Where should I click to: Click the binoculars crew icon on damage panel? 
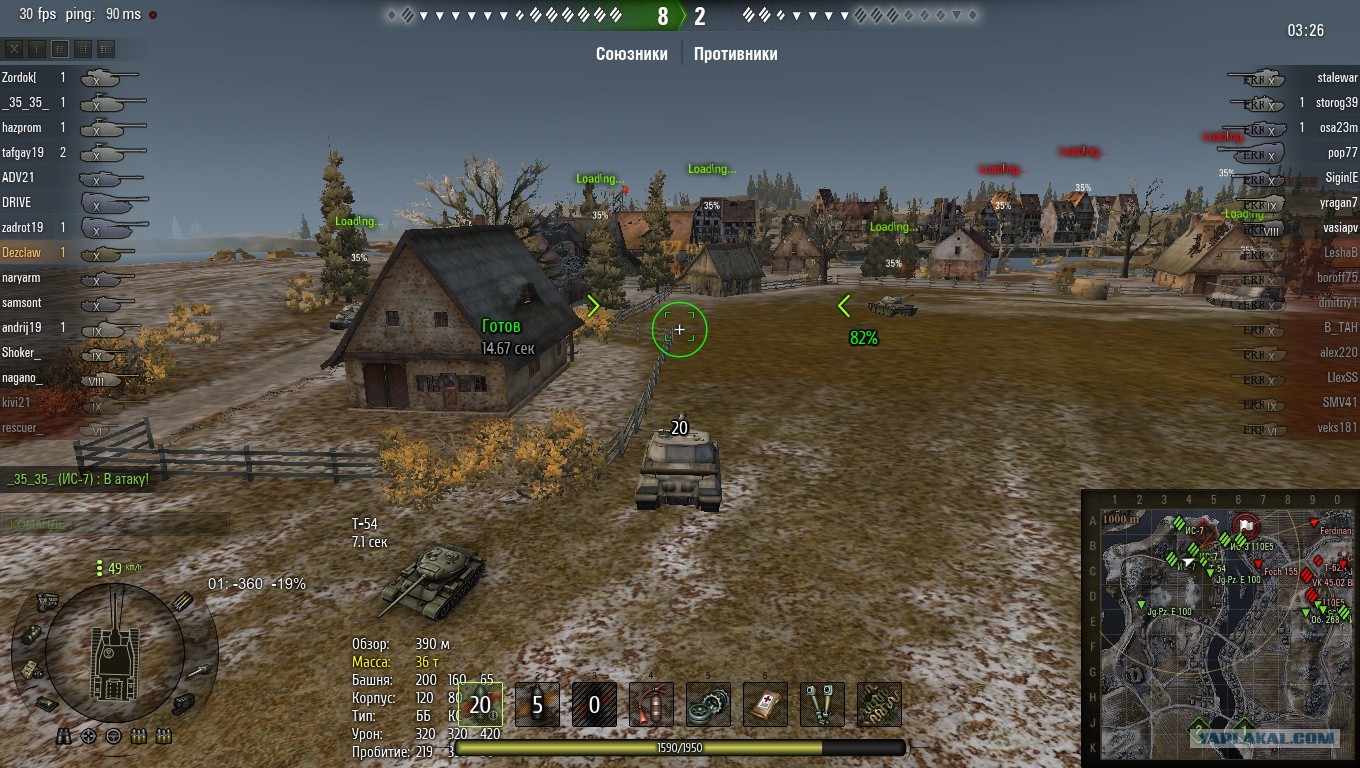point(62,736)
